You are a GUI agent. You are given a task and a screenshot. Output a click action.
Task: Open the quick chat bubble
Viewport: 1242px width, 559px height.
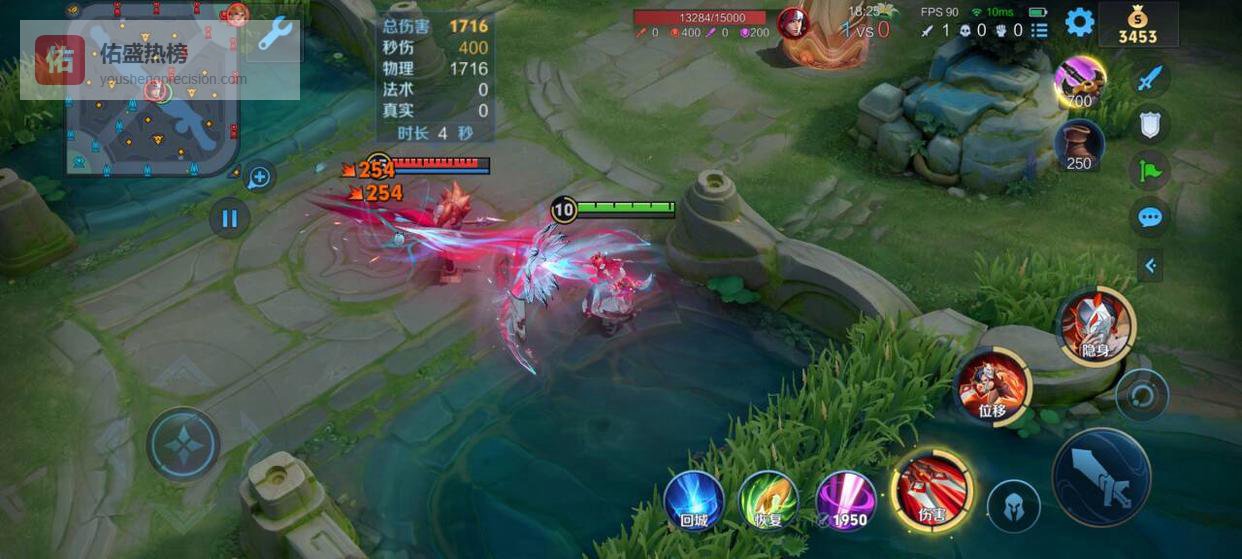coord(1150,216)
